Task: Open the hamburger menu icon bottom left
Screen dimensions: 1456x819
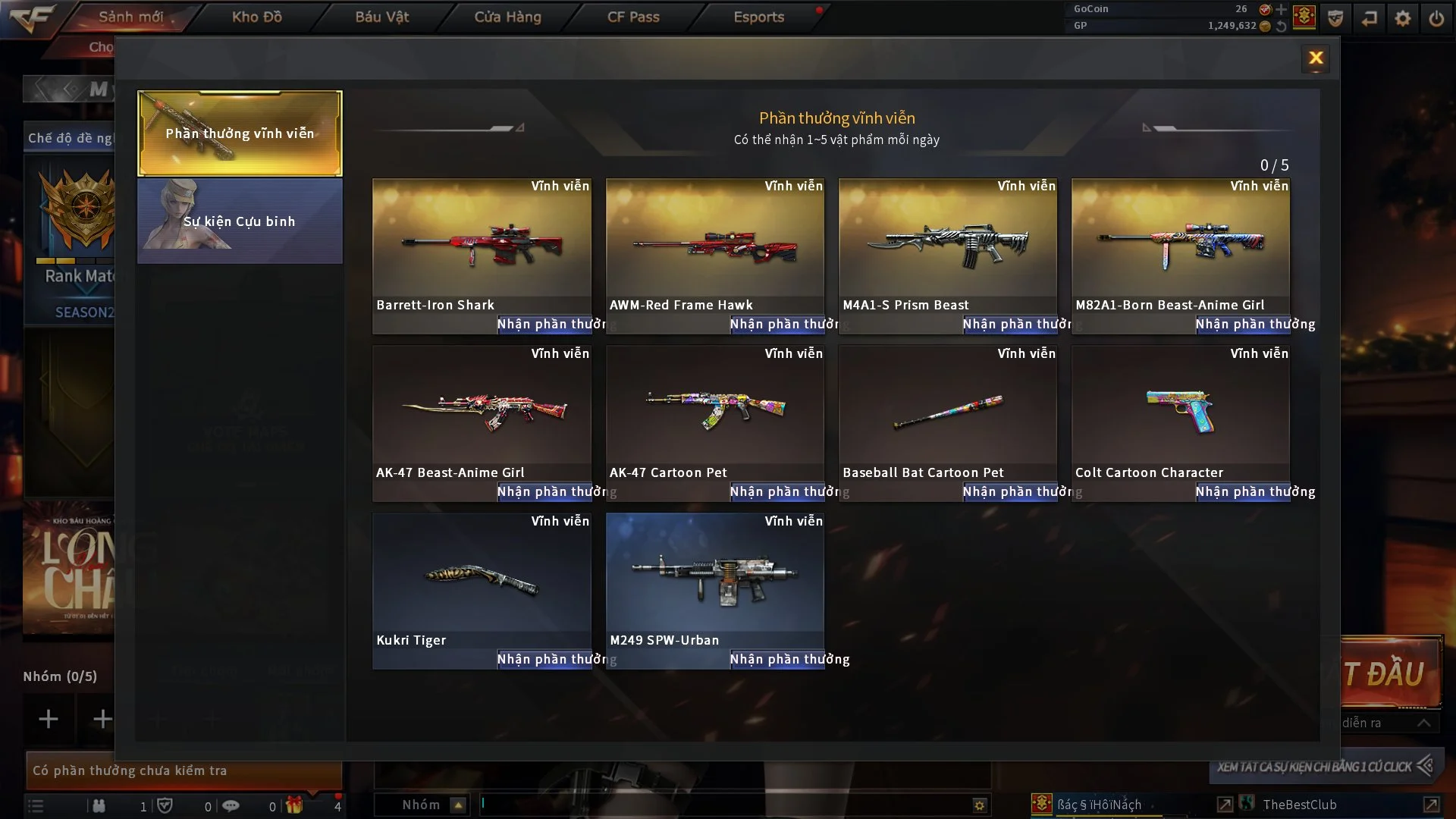Action: (x=34, y=805)
